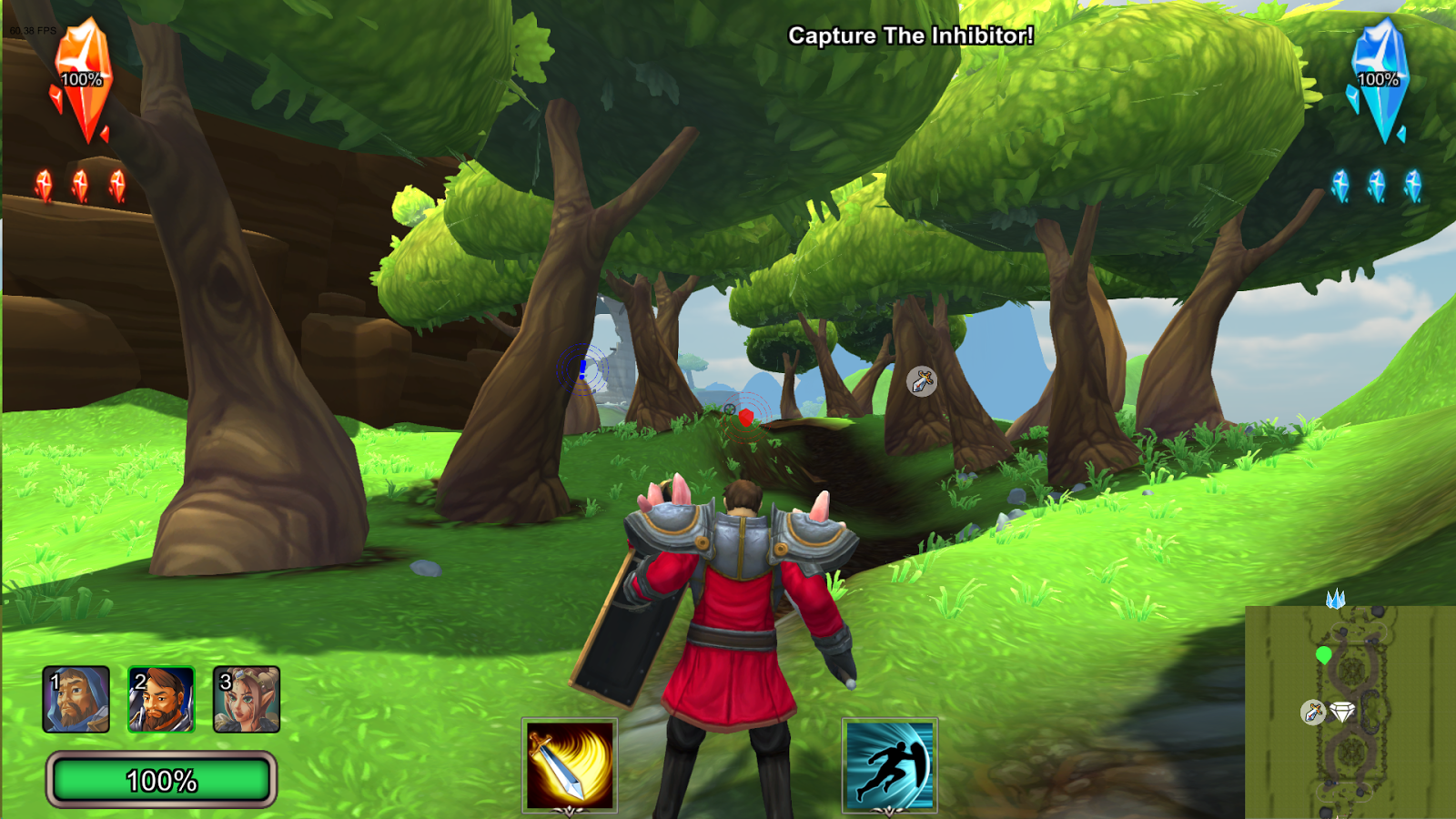Click the sword marker on the minimap
Image resolution: width=1456 pixels, height=819 pixels.
[x=1312, y=712]
